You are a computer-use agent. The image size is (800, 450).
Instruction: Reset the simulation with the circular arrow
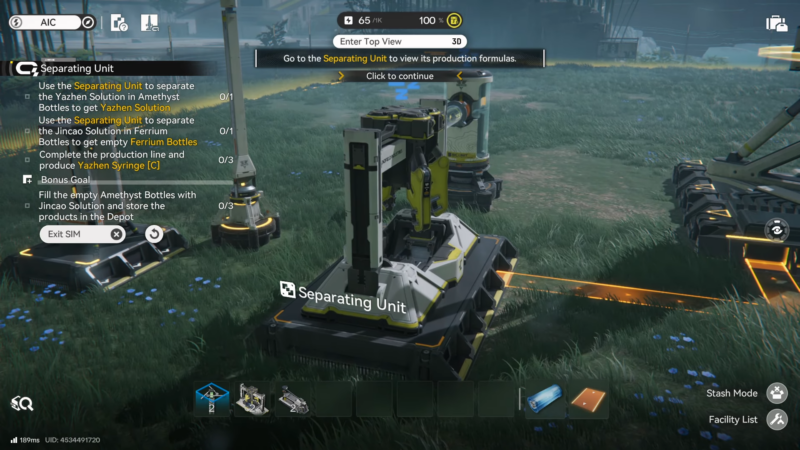(x=153, y=234)
